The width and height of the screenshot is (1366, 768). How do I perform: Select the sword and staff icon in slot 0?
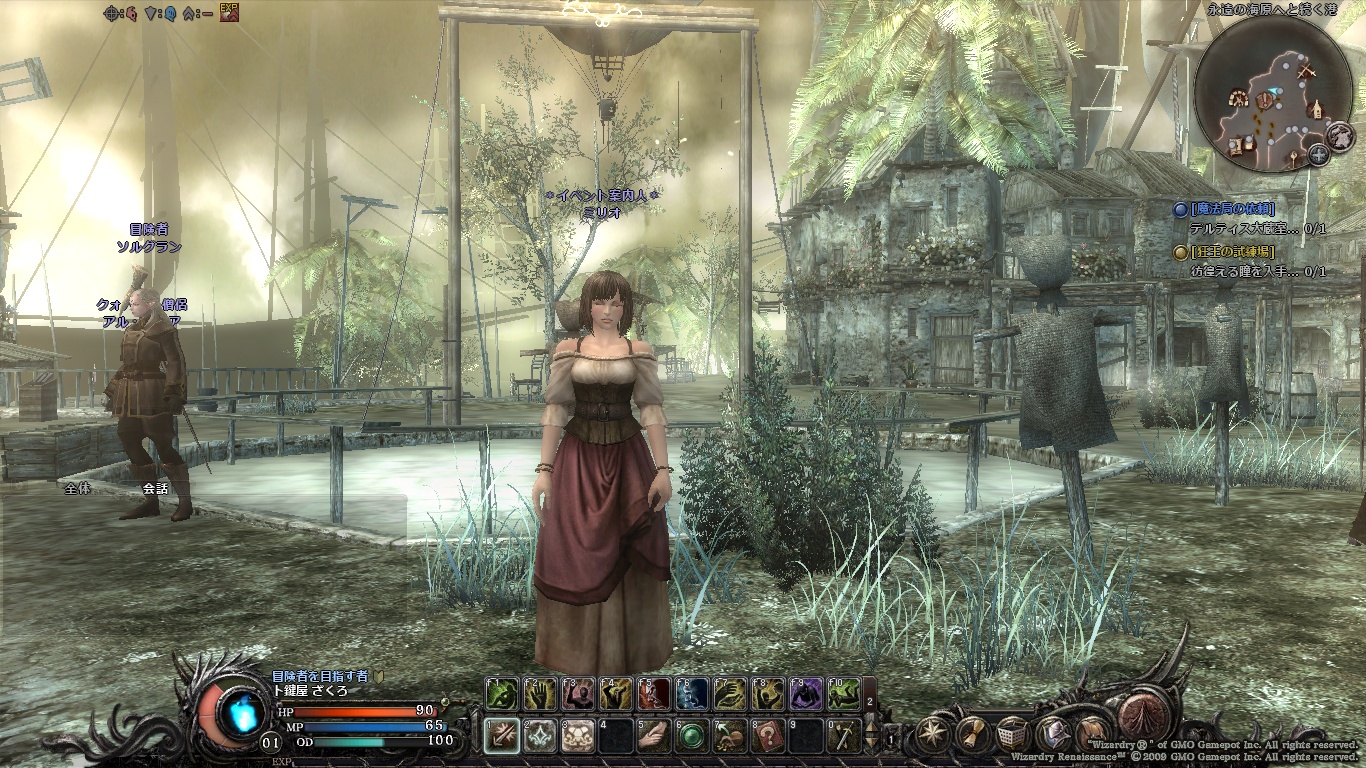coord(845,736)
